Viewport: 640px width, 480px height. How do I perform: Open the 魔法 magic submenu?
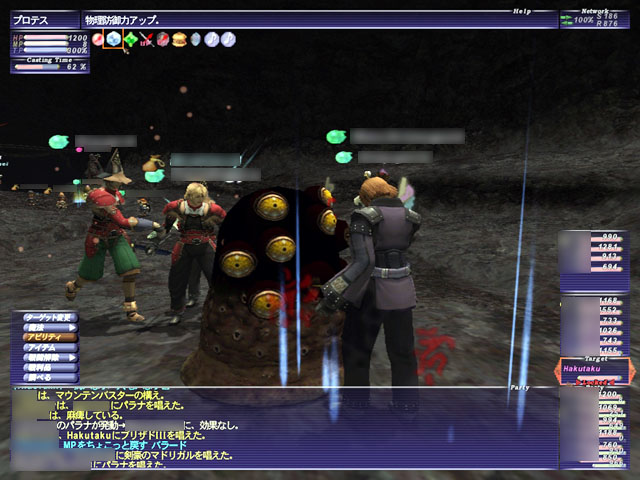click(50, 327)
